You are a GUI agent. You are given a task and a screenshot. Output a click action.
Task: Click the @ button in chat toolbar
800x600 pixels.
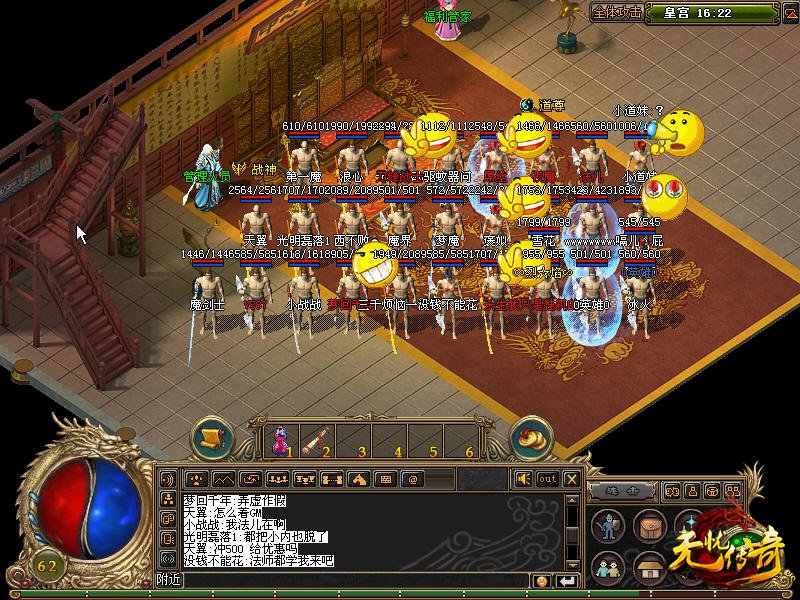(412, 479)
